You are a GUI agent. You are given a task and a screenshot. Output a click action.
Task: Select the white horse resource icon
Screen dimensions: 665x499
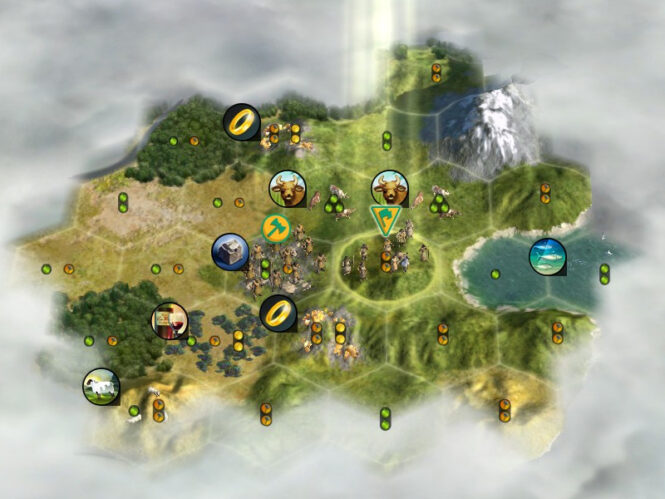100,386
